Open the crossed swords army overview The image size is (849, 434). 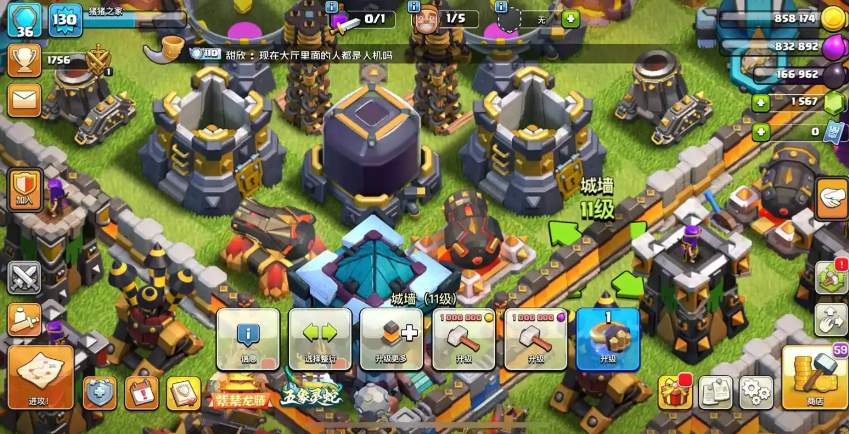pyautogui.click(x=24, y=277)
